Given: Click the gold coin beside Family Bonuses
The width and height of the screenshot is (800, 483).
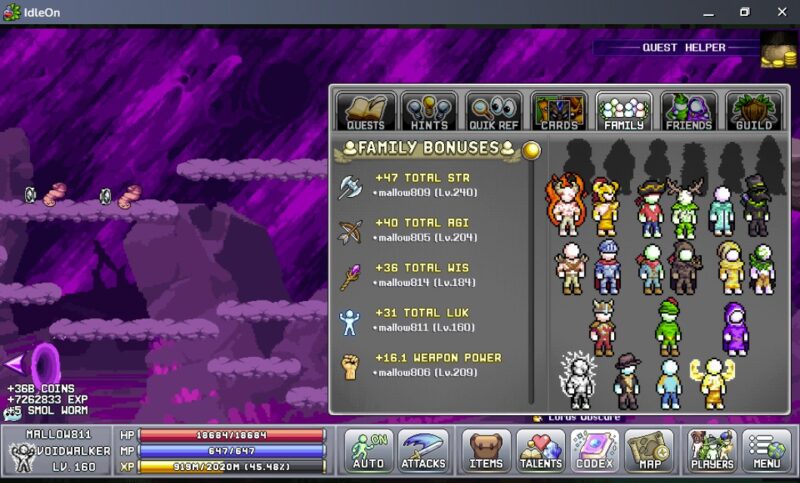Looking at the screenshot, I should coord(532,150).
